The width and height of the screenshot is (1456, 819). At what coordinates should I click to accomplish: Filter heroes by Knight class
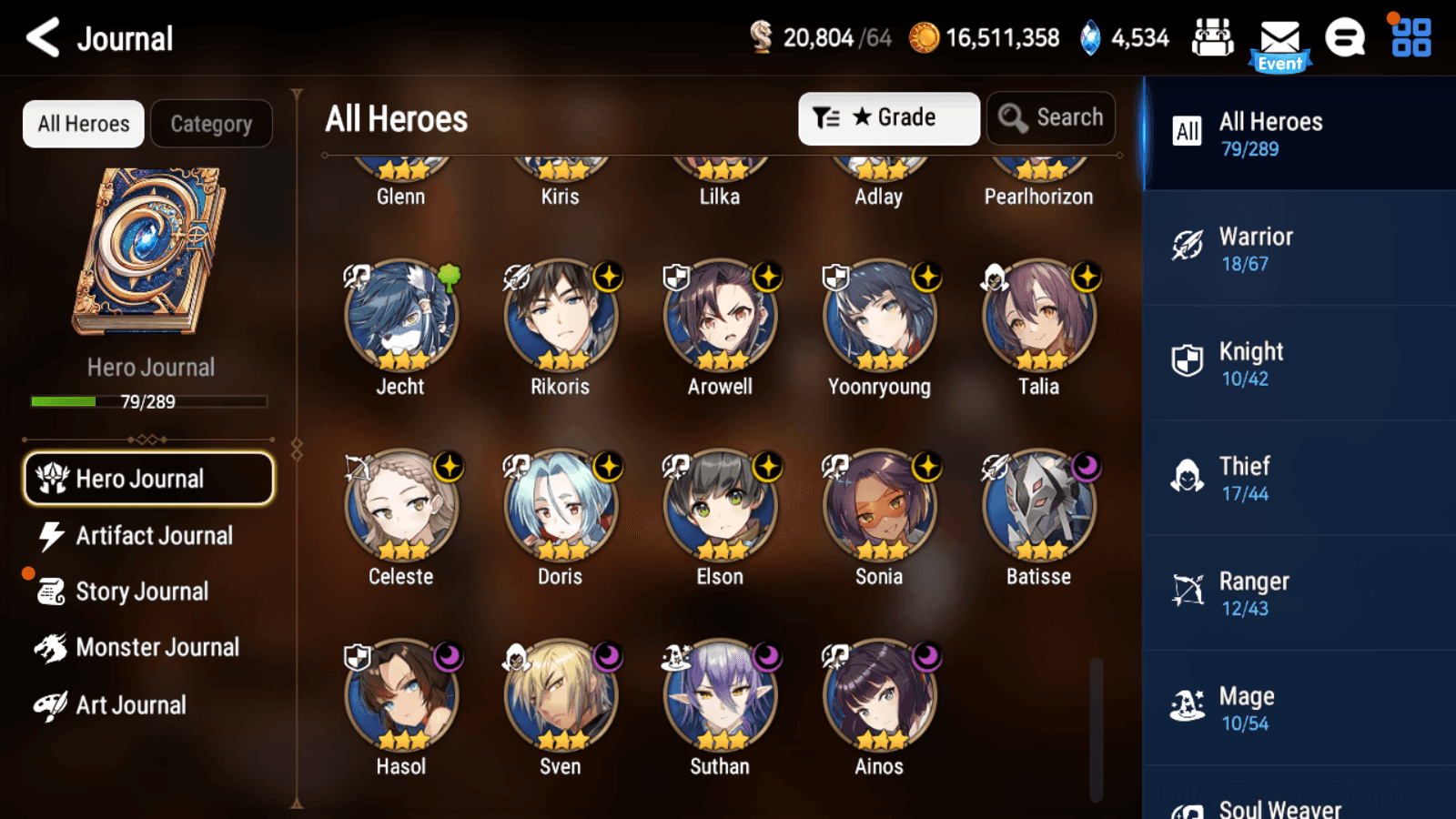click(x=1299, y=363)
